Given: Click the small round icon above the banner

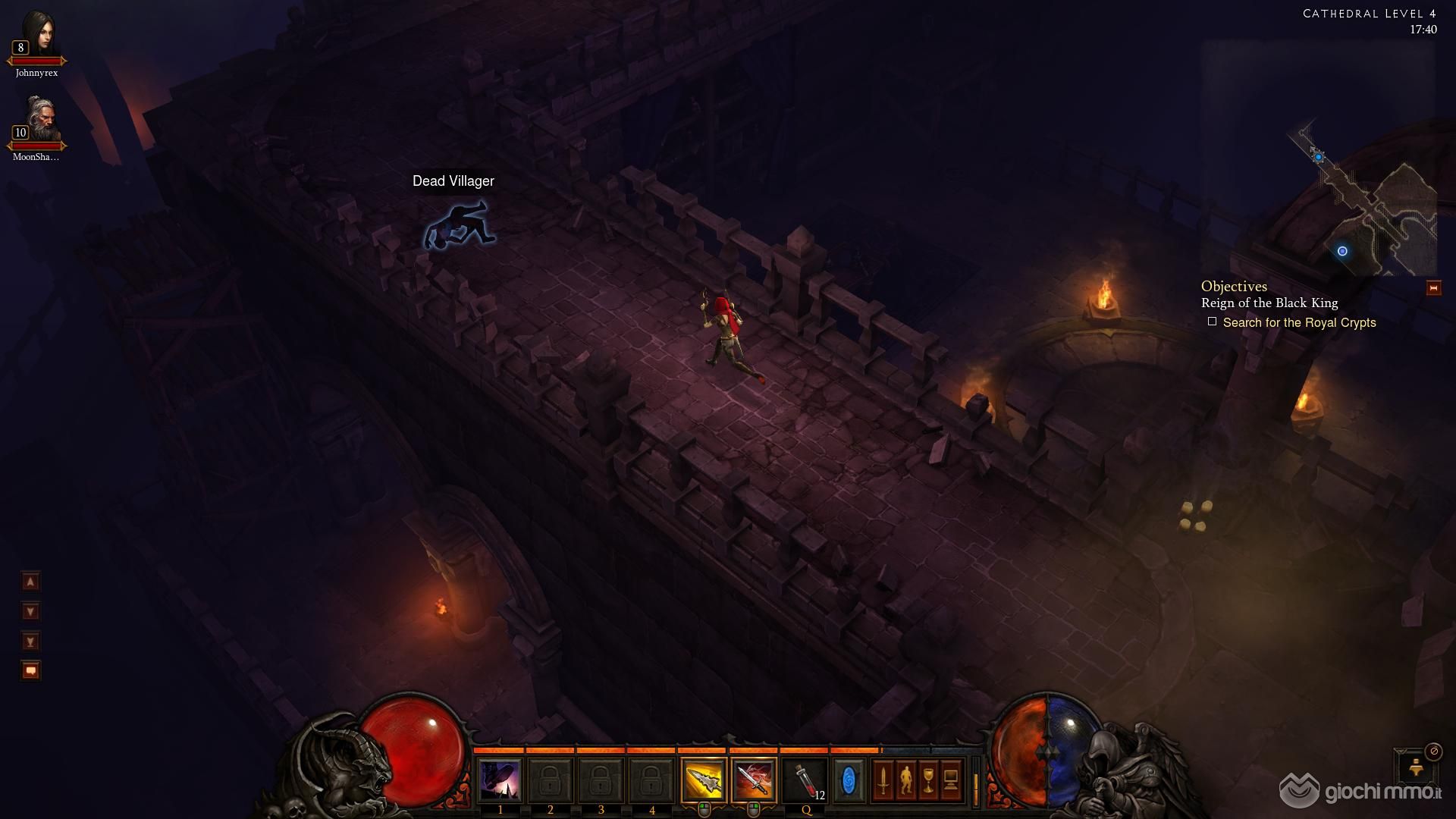Looking at the screenshot, I should (1433, 752).
